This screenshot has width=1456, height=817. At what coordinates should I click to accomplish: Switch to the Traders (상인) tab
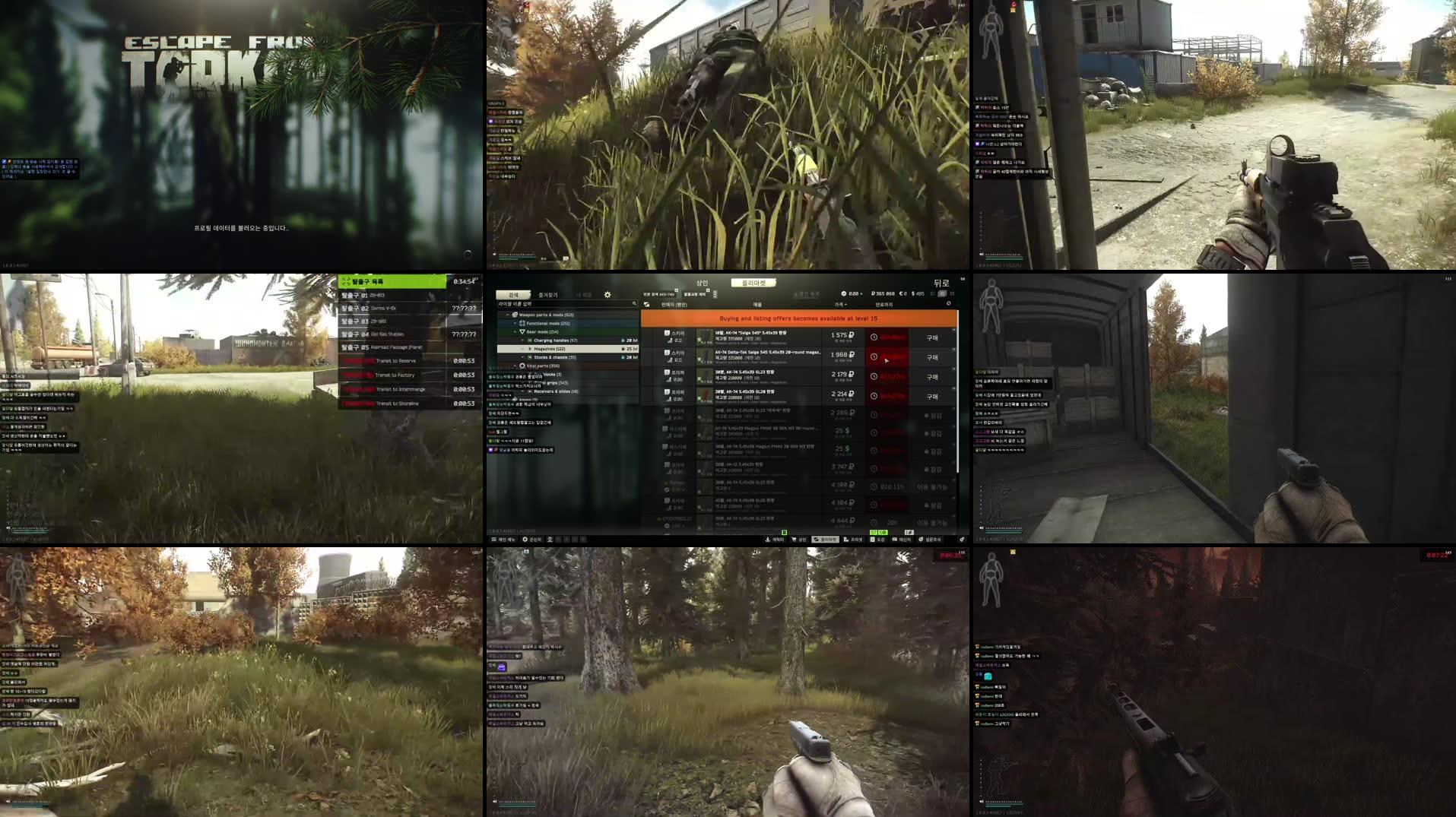(x=701, y=283)
